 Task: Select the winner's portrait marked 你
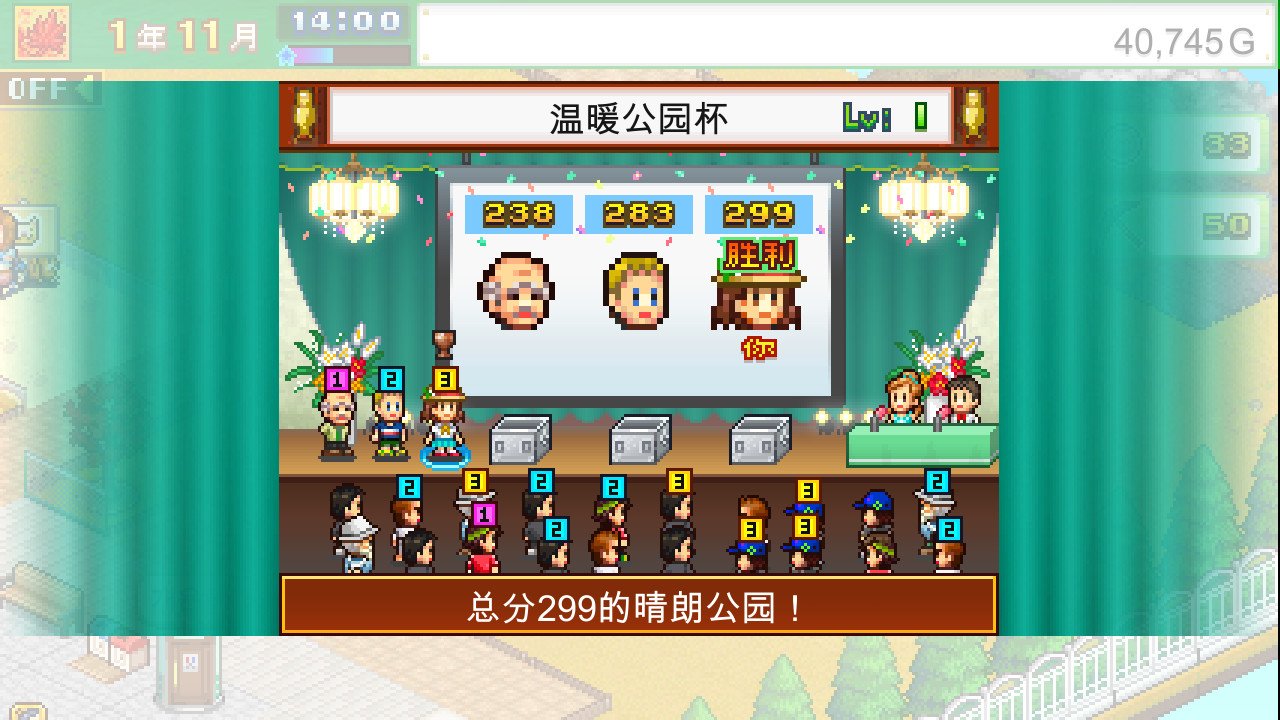[x=758, y=300]
